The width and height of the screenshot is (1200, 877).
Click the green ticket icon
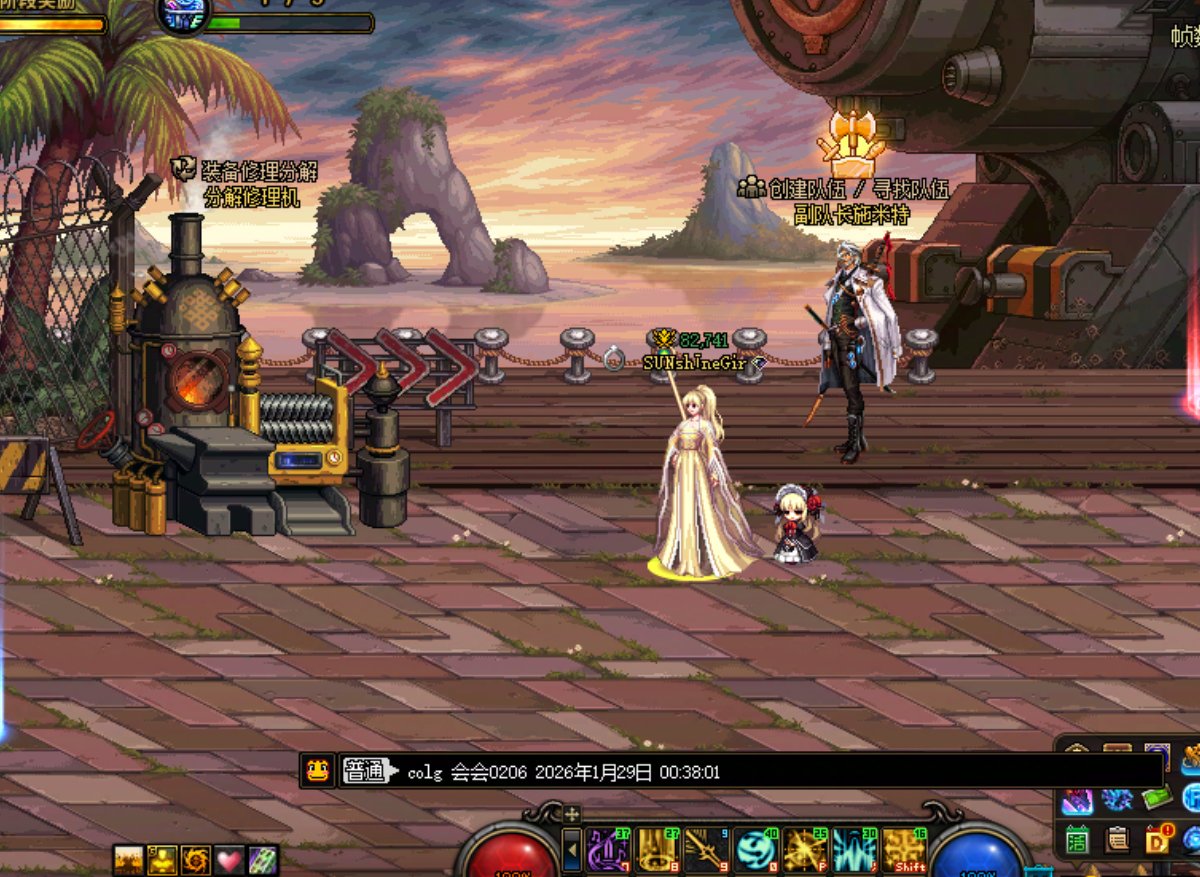coord(1157,798)
